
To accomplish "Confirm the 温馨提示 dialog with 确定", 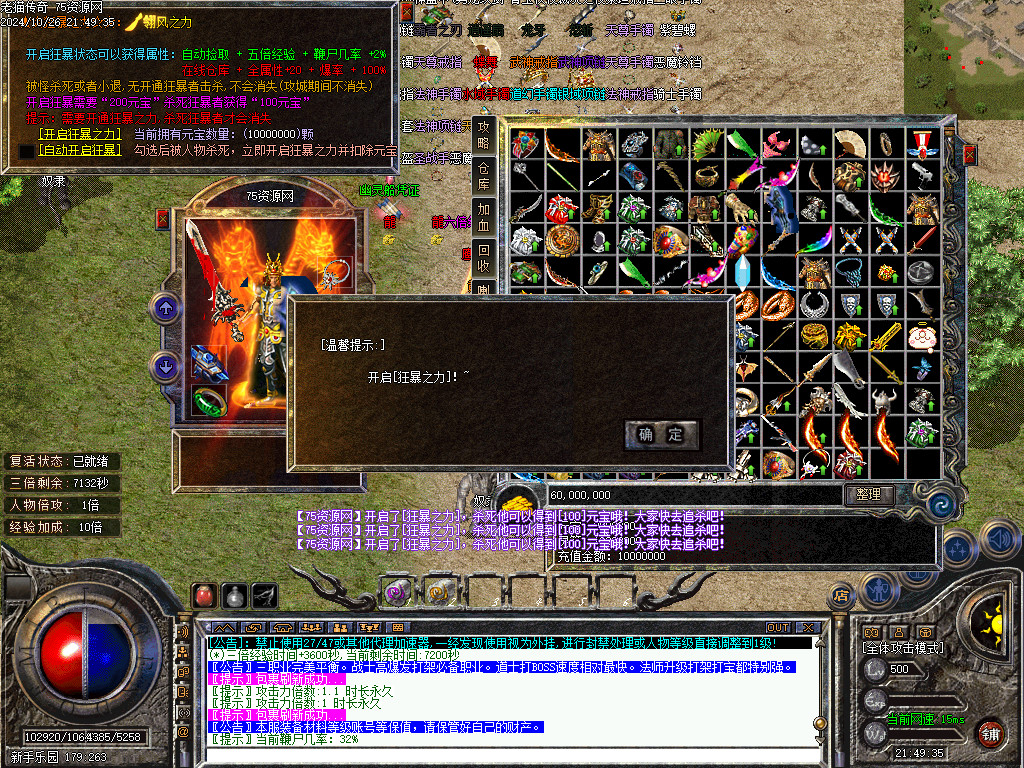I will [661, 434].
